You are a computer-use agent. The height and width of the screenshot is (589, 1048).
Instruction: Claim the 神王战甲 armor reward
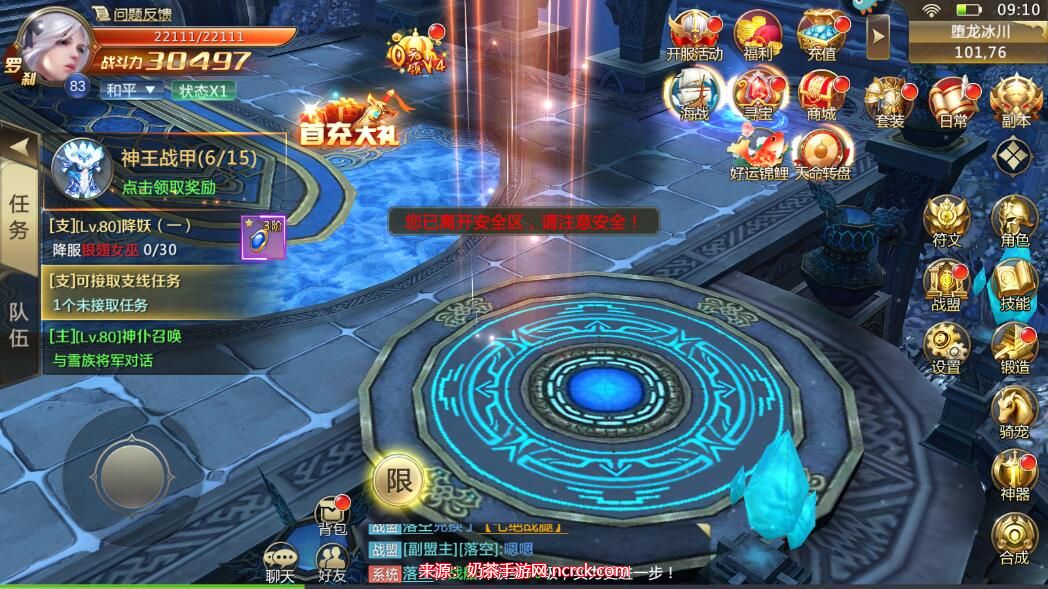tap(169, 186)
